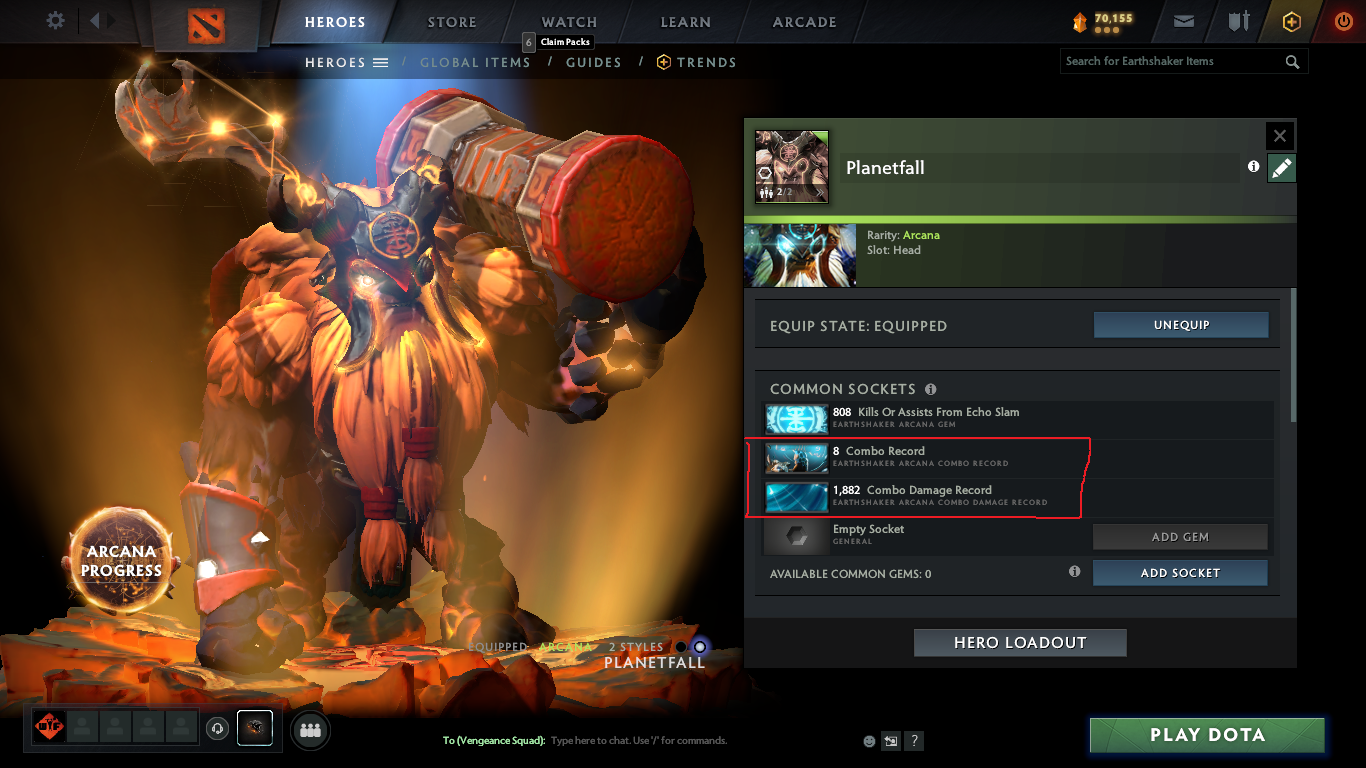The image size is (1366, 768).
Task: Open the armory shield-and-sword icon
Action: click(1237, 20)
